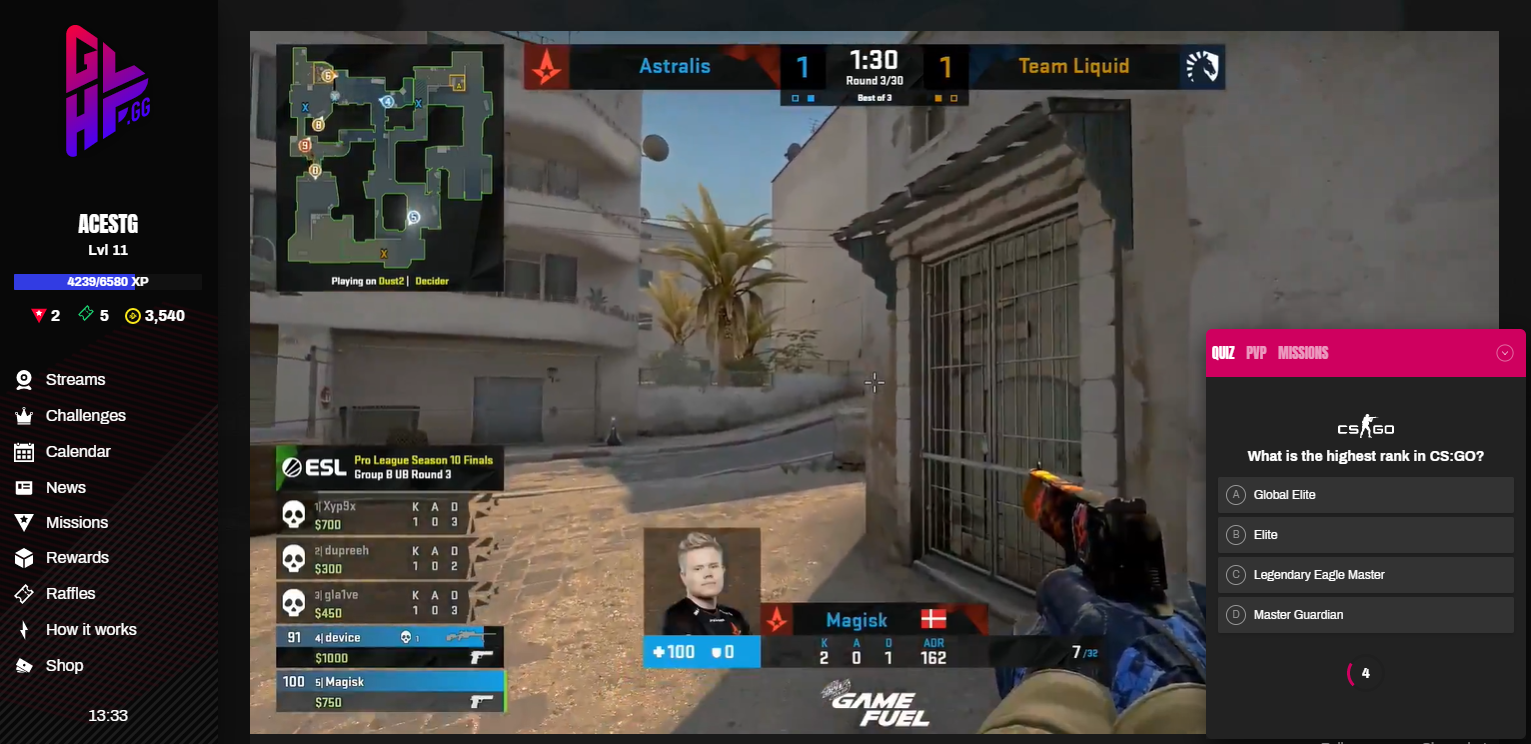Open Missions from the sidebar
The height and width of the screenshot is (744, 1531).
point(76,523)
